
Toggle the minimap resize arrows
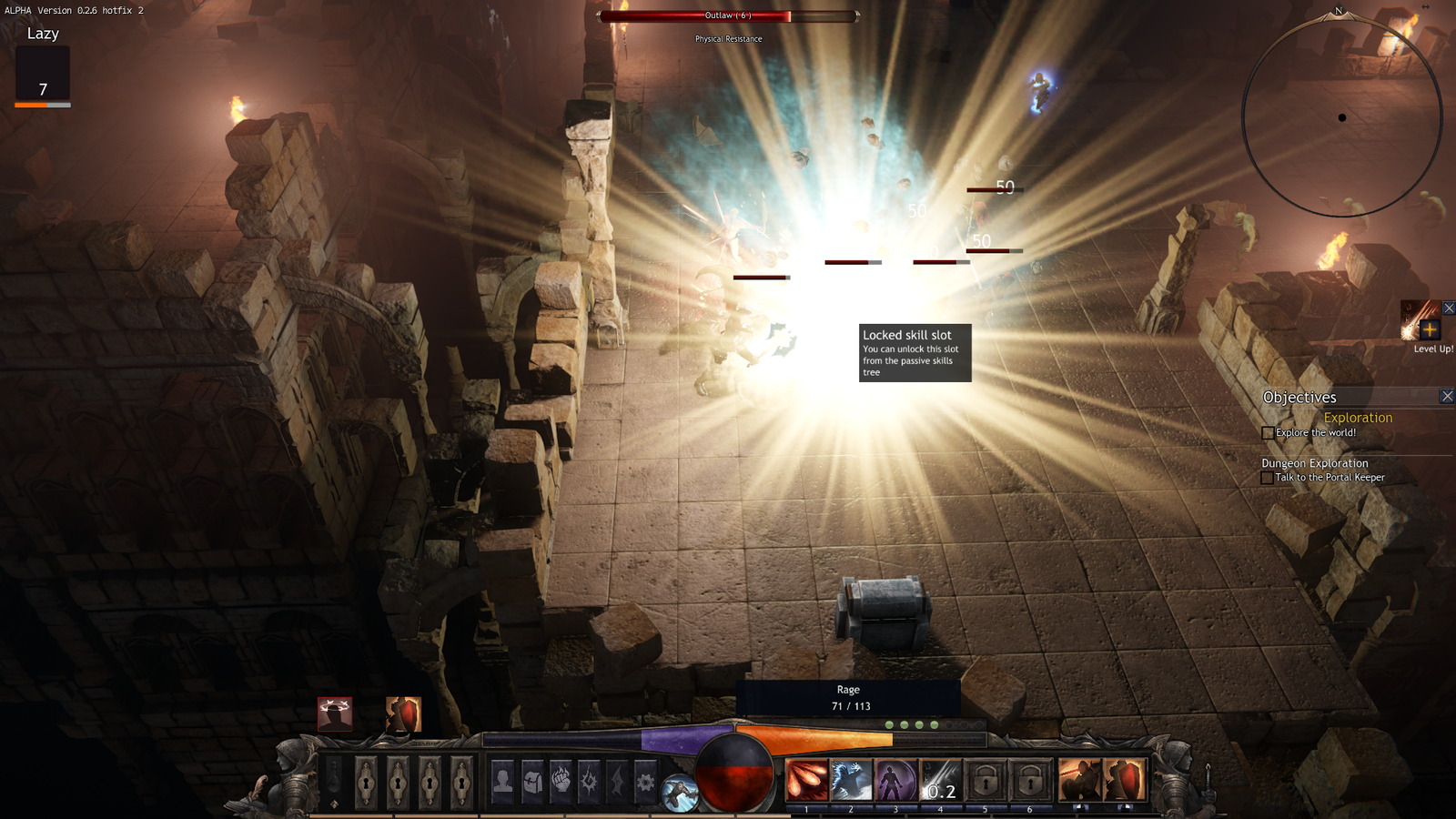coord(1425,6)
